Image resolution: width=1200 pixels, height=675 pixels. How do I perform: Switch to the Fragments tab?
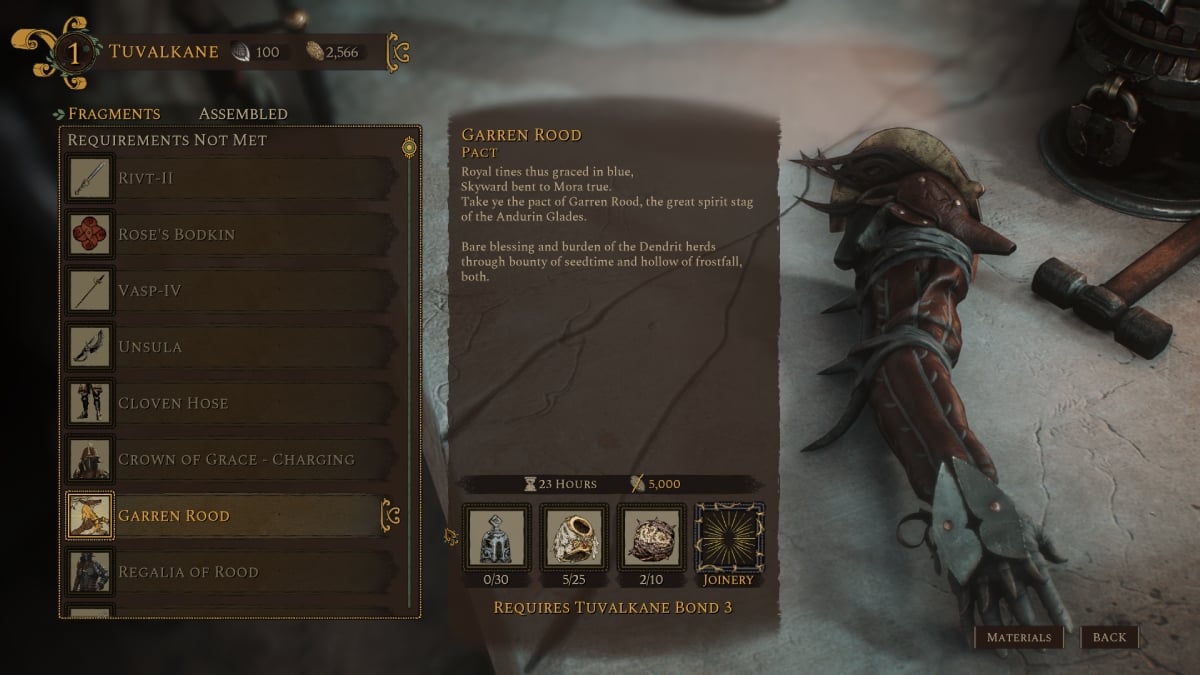point(113,114)
